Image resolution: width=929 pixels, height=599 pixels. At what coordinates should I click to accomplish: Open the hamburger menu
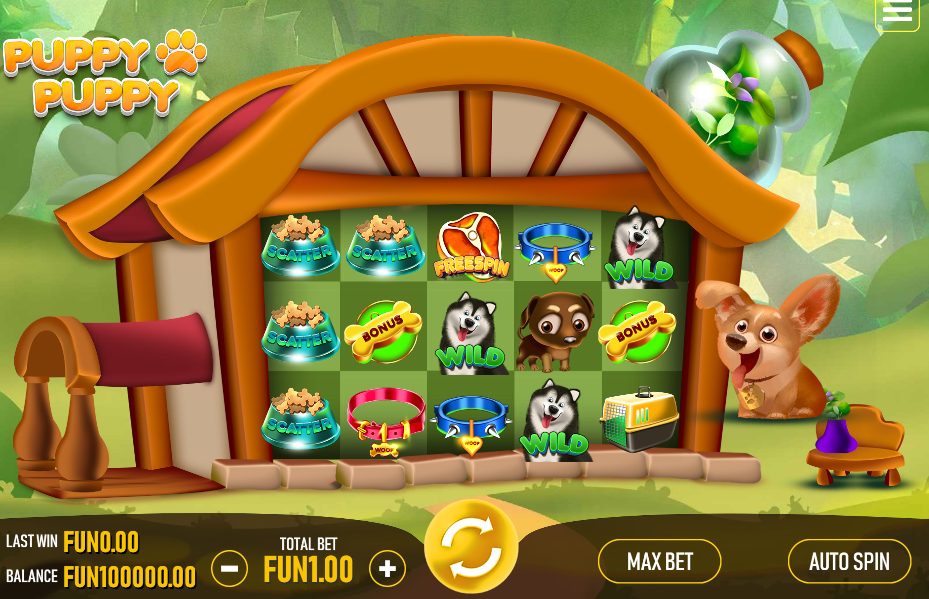pyautogui.click(x=897, y=12)
